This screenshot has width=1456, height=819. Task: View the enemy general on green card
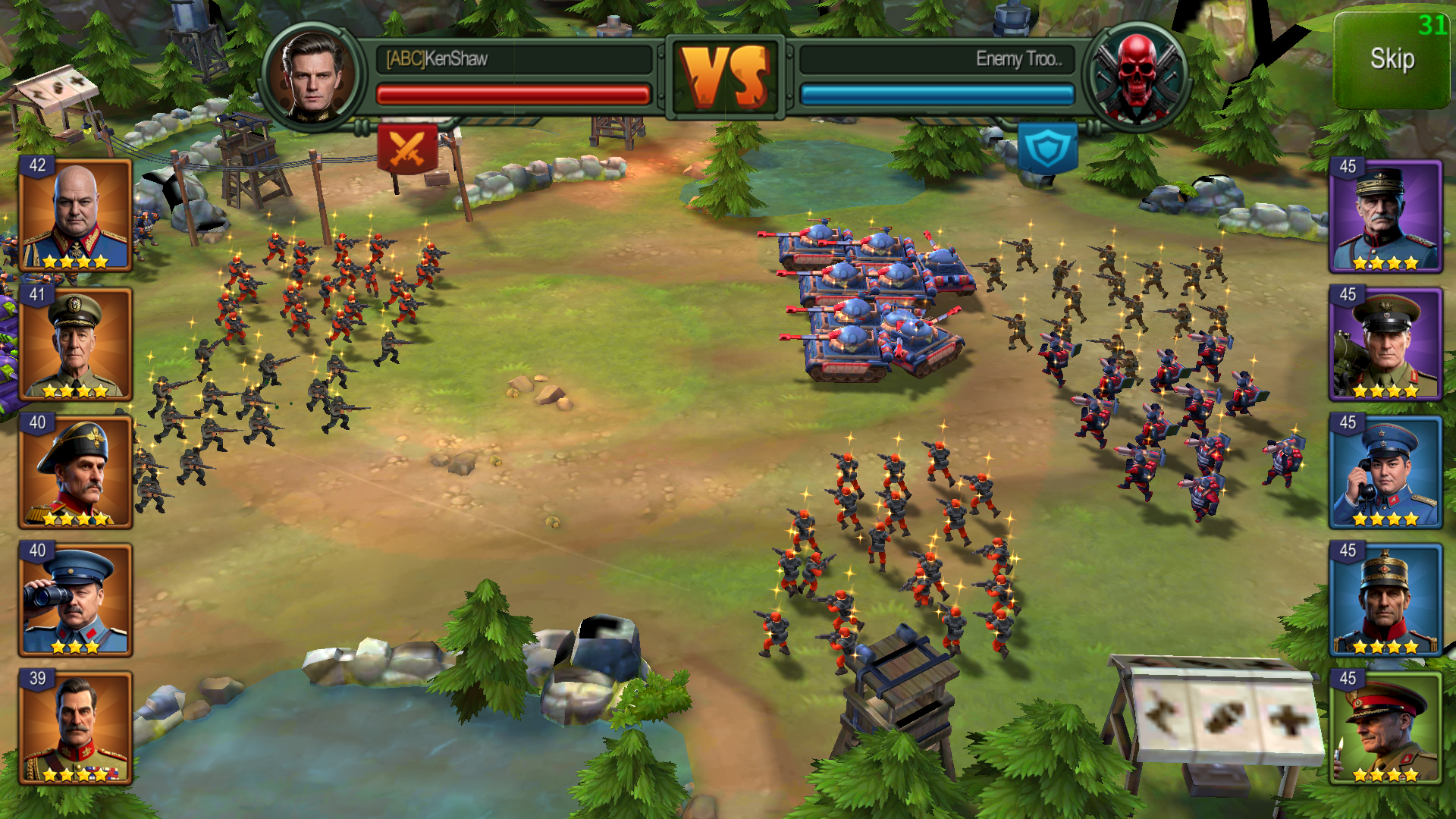tap(1385, 728)
